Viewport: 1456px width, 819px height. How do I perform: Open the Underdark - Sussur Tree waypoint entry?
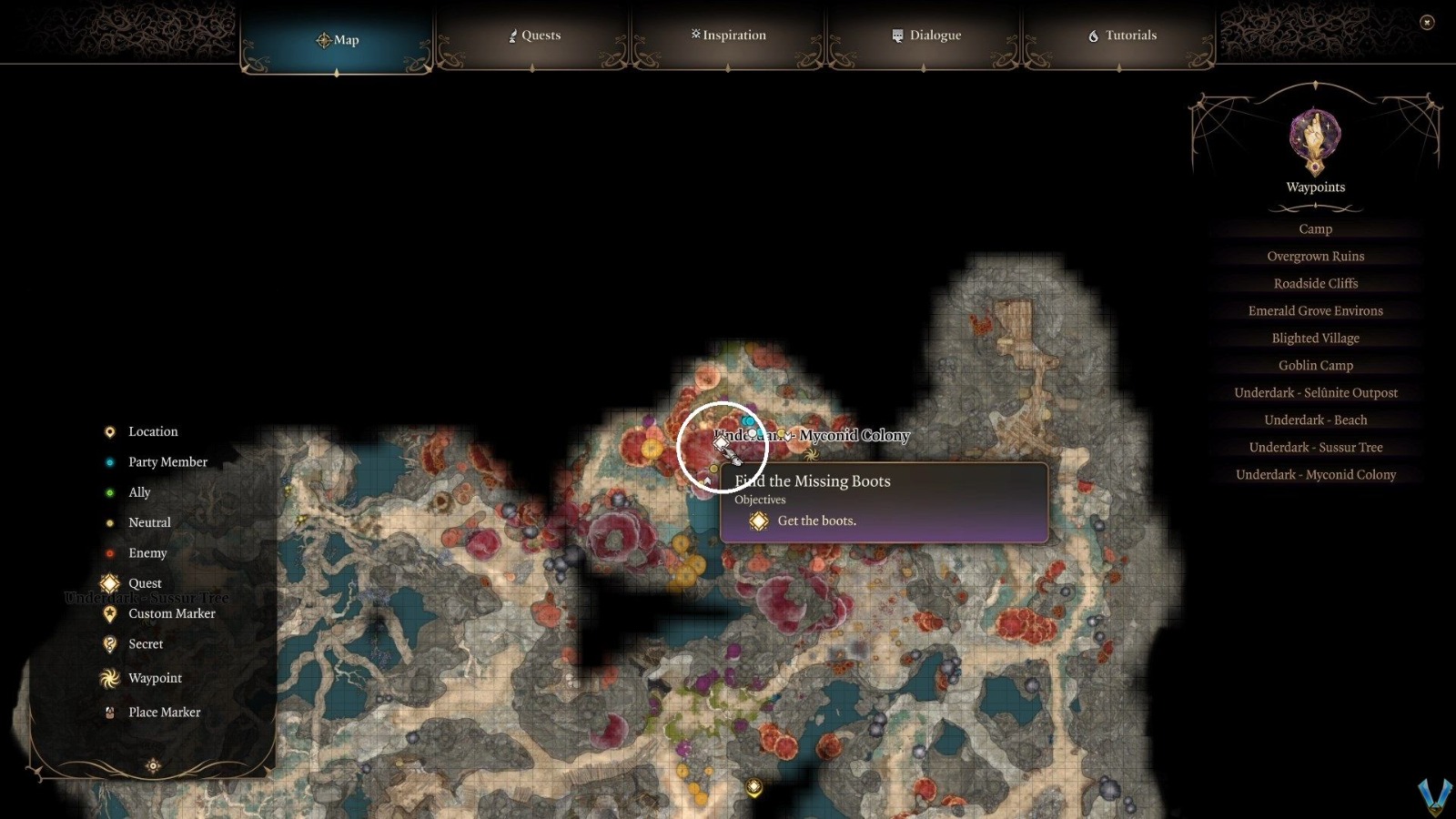click(x=1316, y=447)
